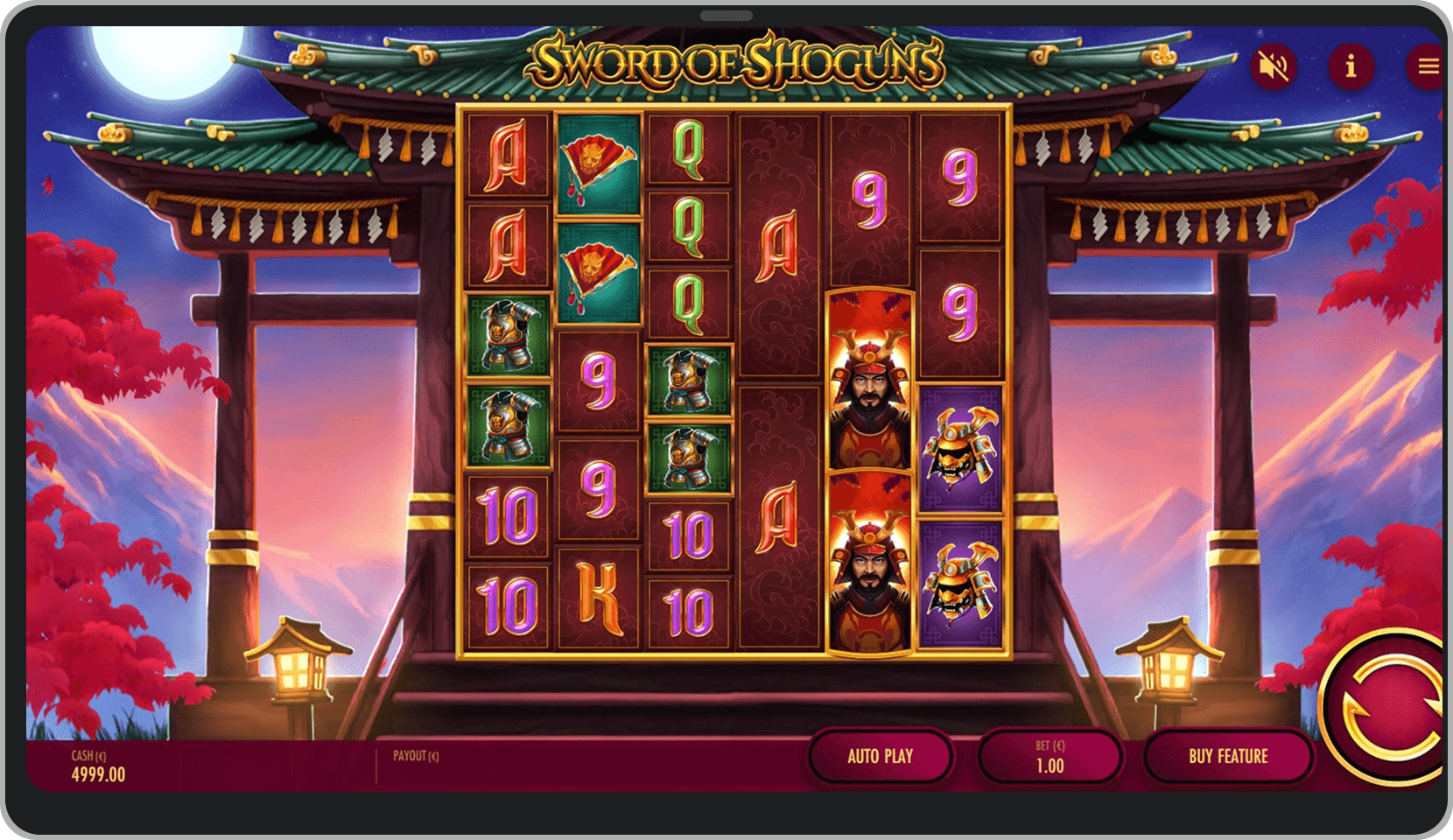
Task: Click the golden samurai mask symbol
Action: click(963, 446)
